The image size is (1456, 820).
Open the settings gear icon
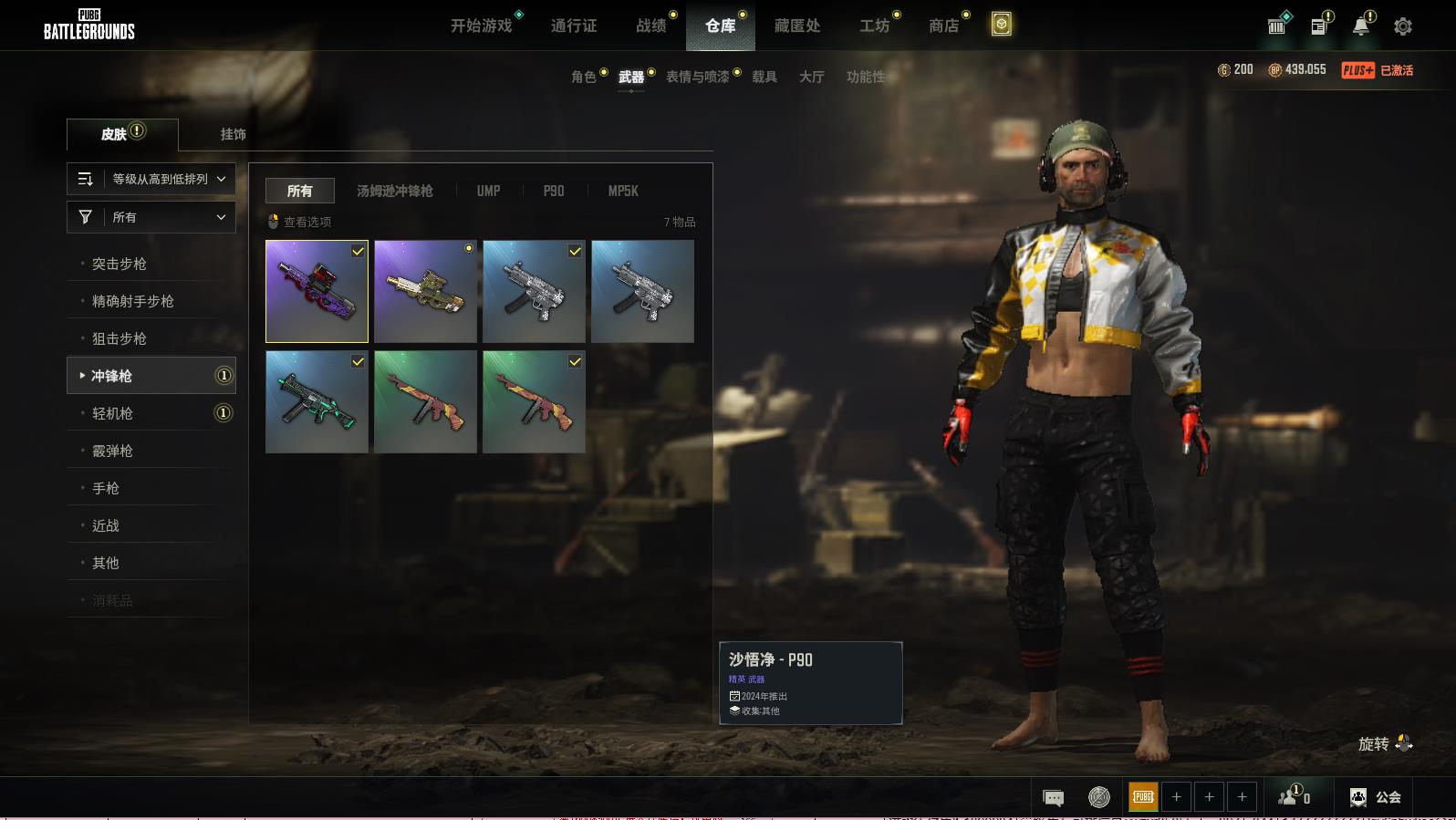[1402, 26]
